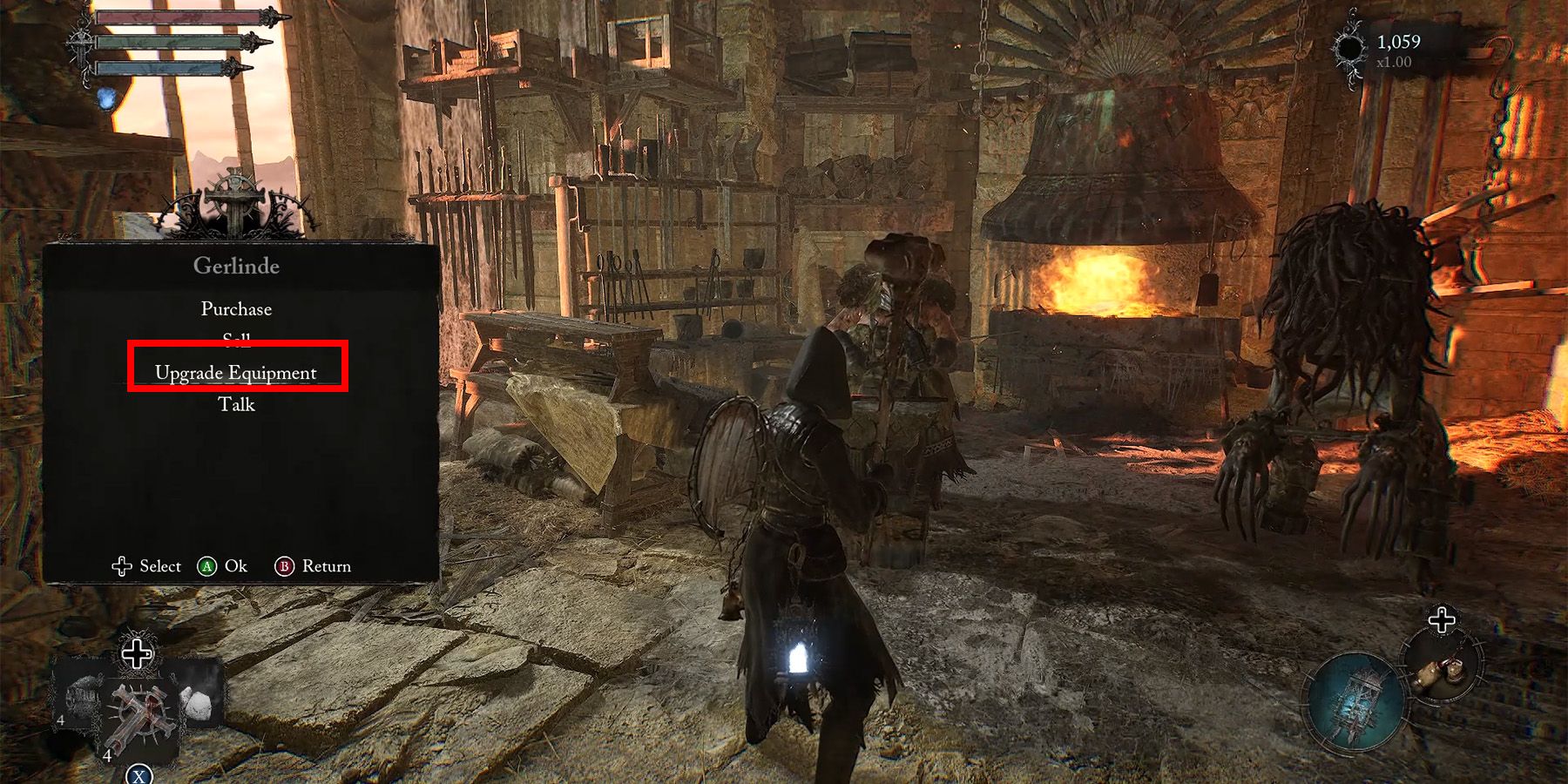Viewport: 1568px width, 784px height.
Task: Click the D-pad Select icon in the menu footer
Action: point(122,566)
